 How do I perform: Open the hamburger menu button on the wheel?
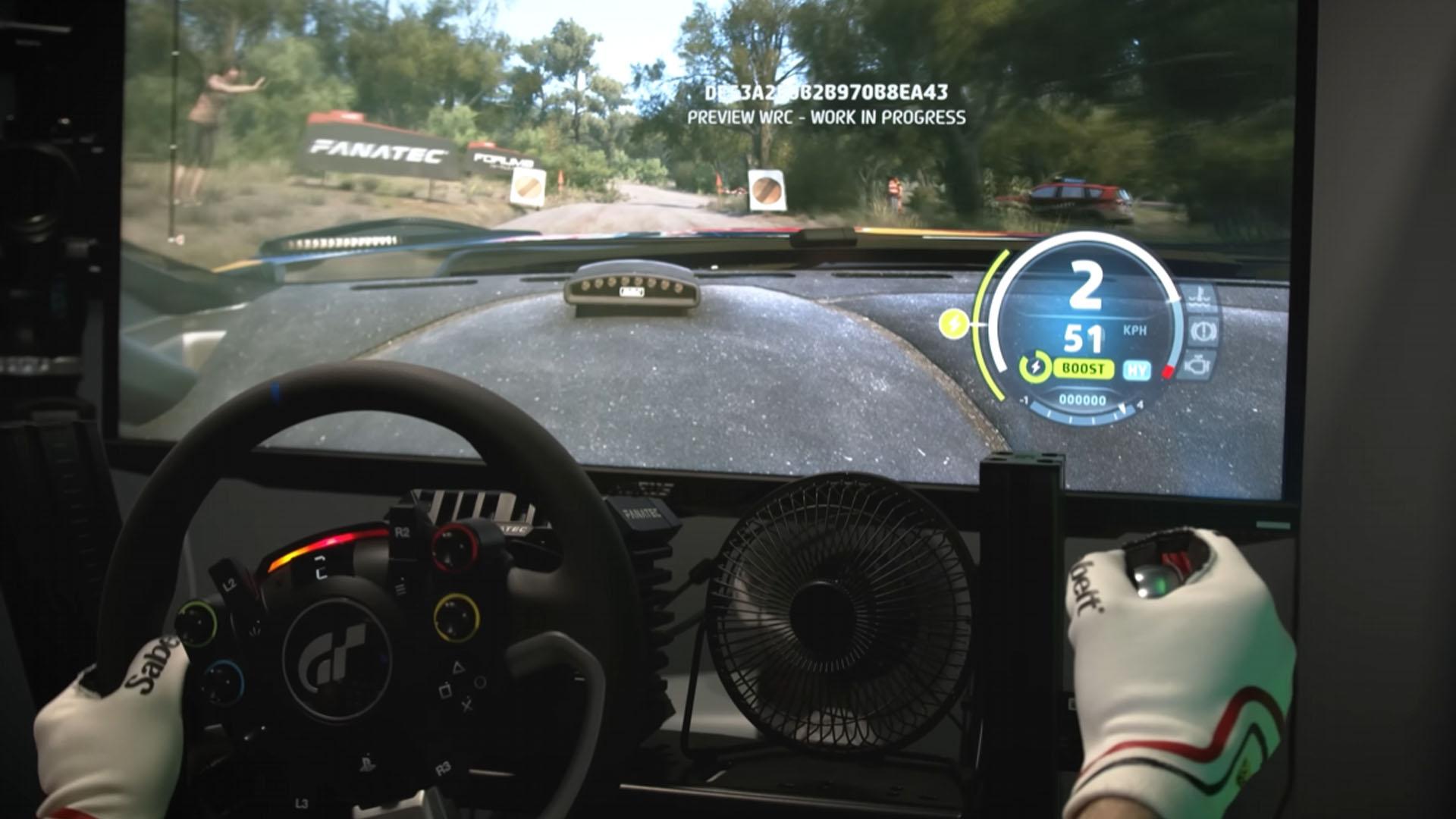tap(400, 588)
